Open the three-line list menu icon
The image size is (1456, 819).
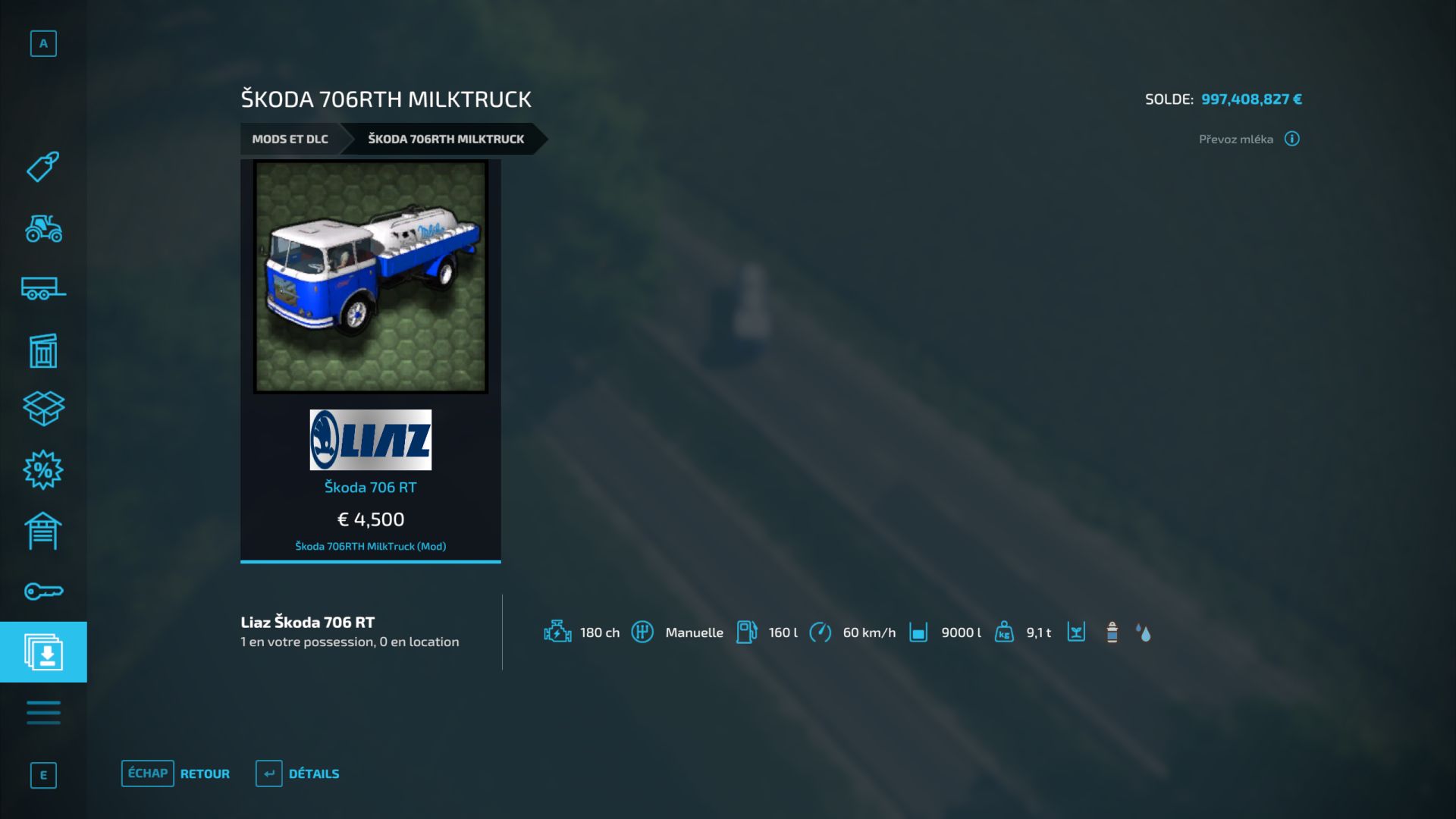click(43, 713)
